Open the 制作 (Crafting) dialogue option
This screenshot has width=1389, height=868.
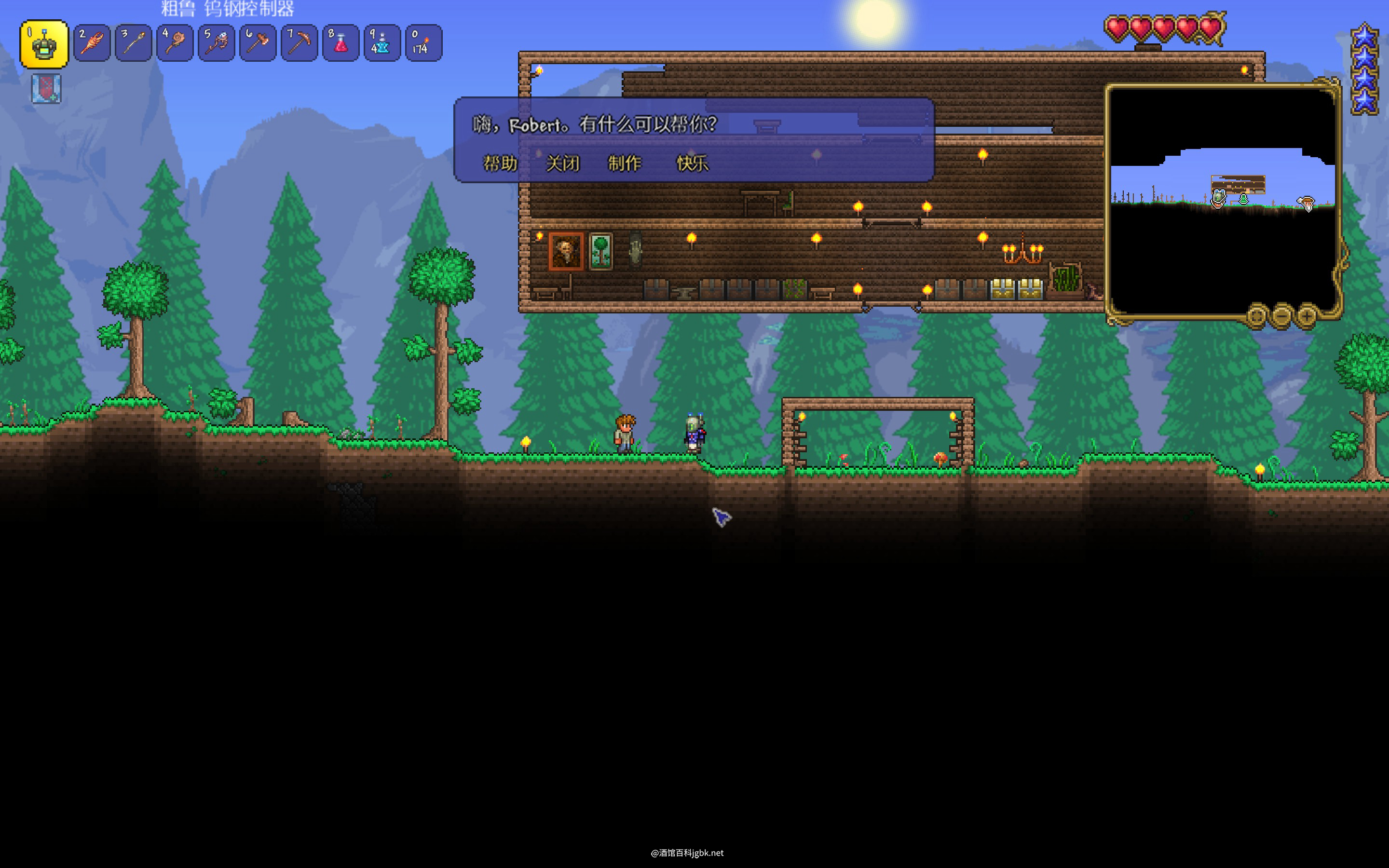coord(625,163)
